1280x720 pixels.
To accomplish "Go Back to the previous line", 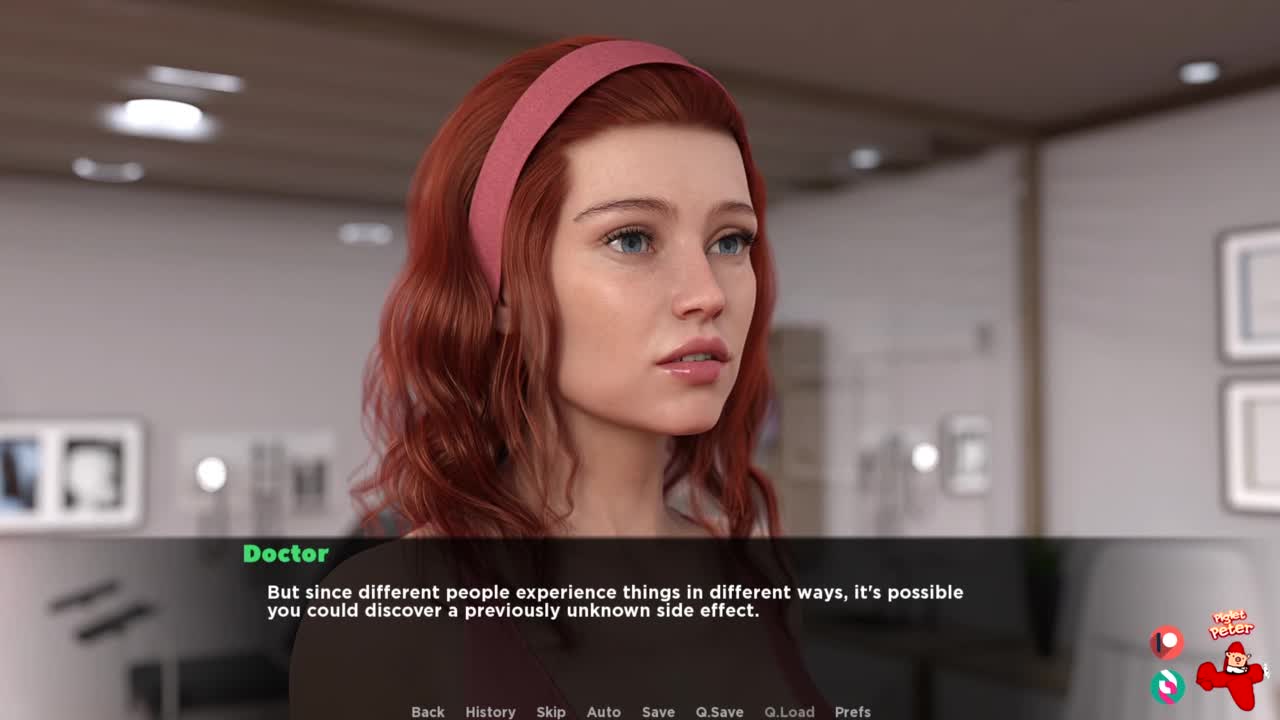I will 428,711.
